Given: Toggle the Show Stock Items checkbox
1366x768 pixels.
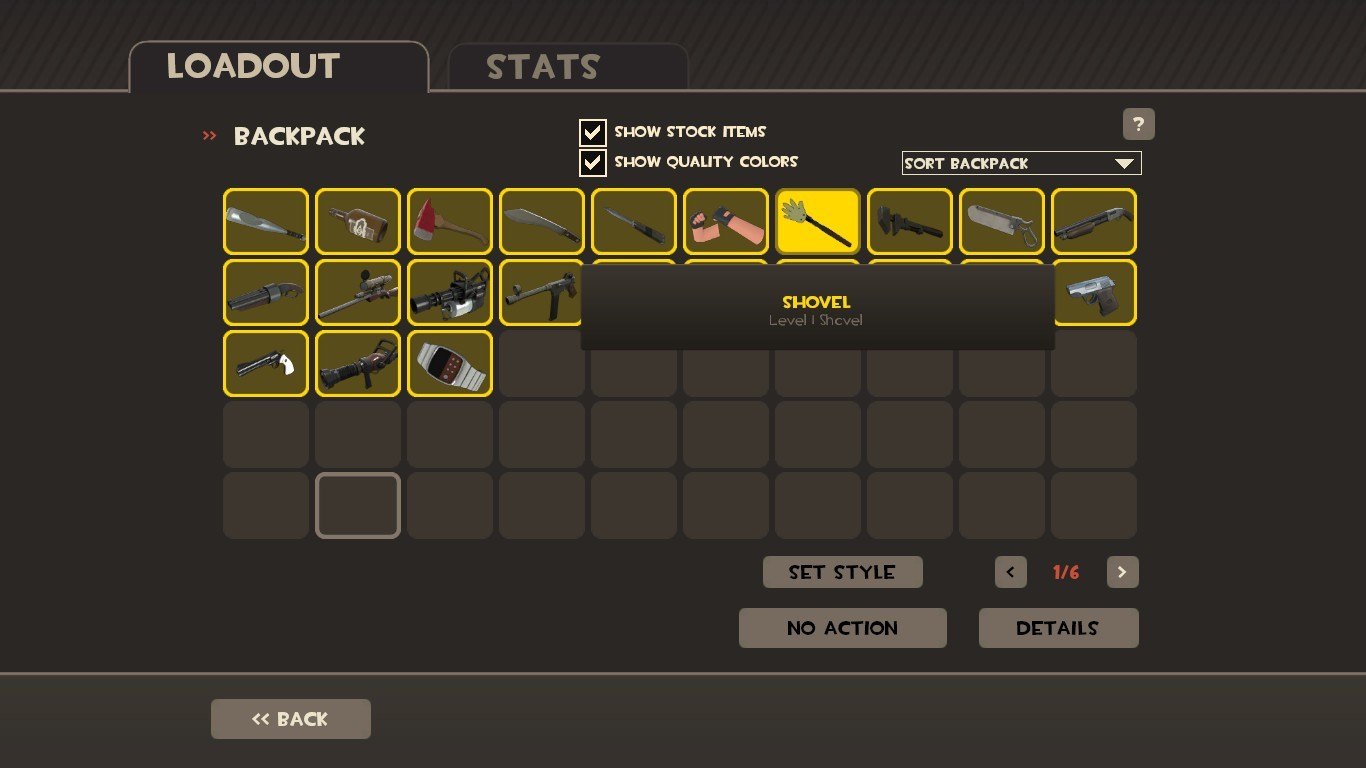Looking at the screenshot, I should (x=593, y=132).
